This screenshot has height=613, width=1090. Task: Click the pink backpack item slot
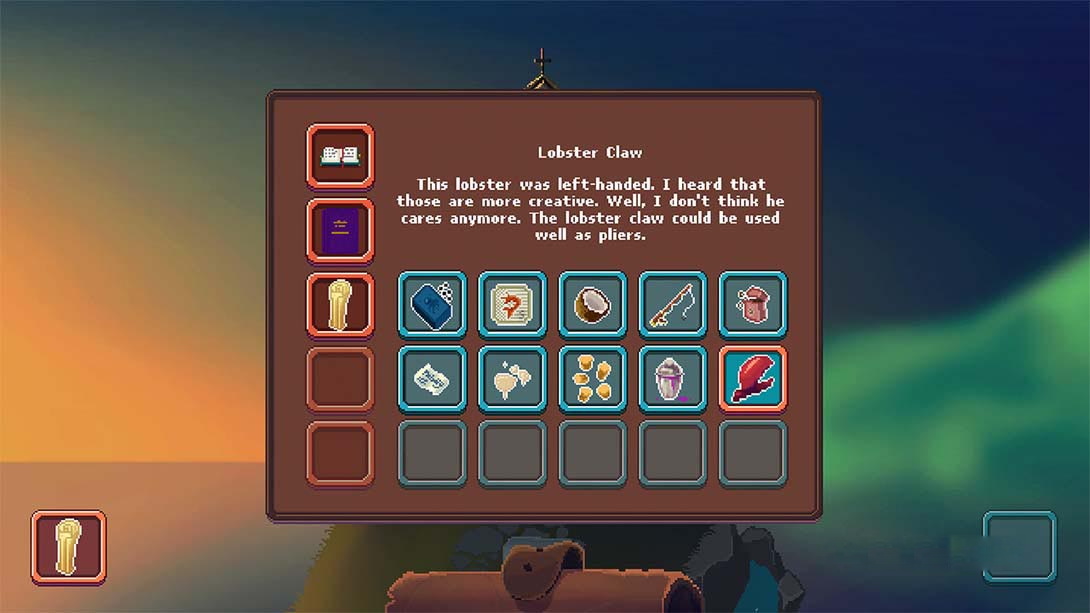(753, 304)
